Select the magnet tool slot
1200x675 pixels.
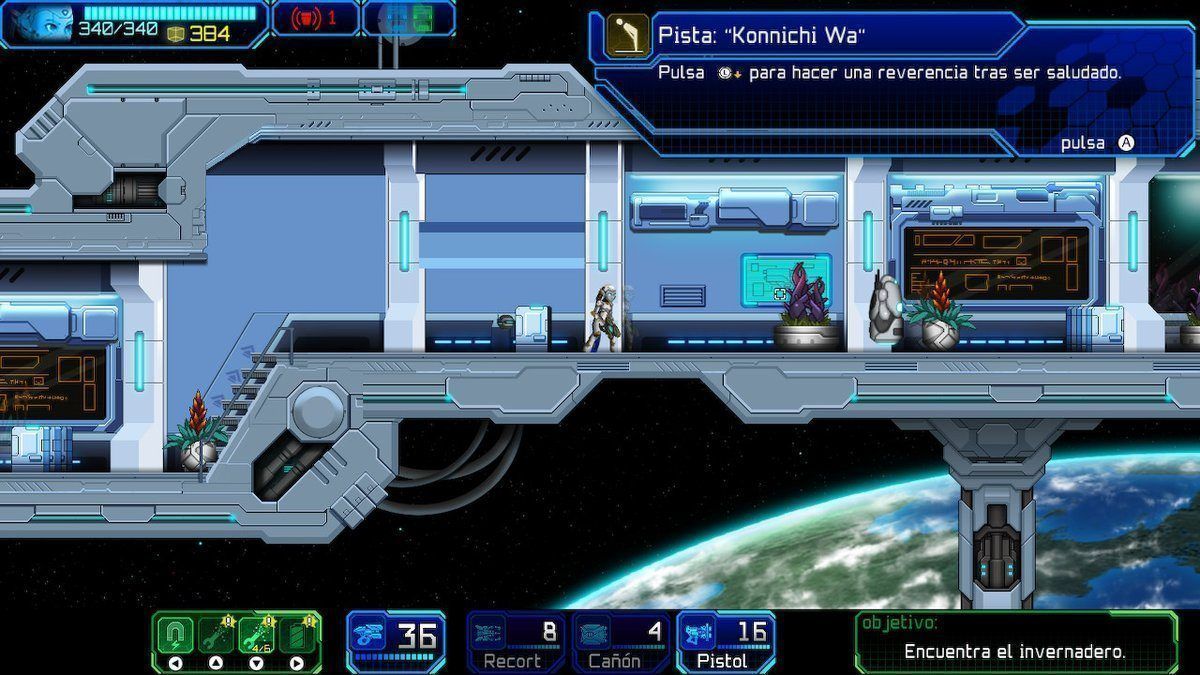point(175,635)
